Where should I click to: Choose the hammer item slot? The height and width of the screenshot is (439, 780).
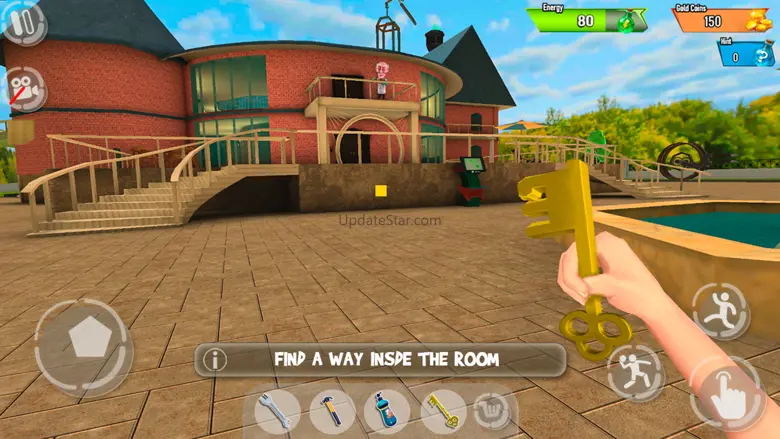331,411
